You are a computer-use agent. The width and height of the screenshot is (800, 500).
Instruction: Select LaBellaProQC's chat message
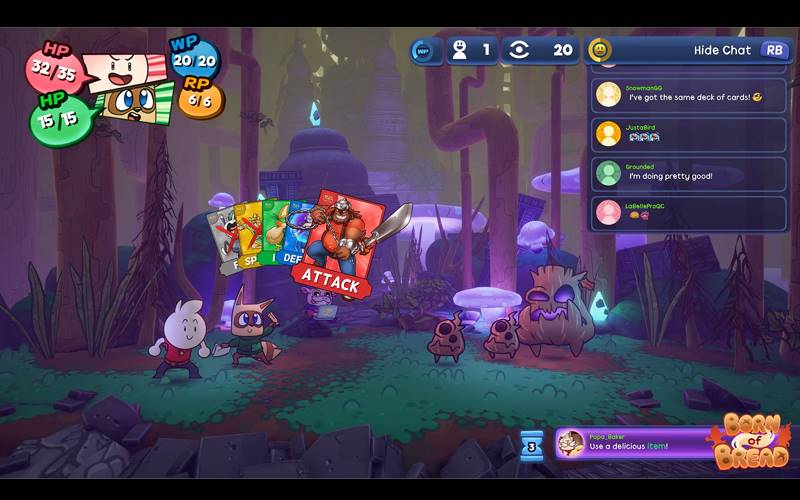(690, 212)
